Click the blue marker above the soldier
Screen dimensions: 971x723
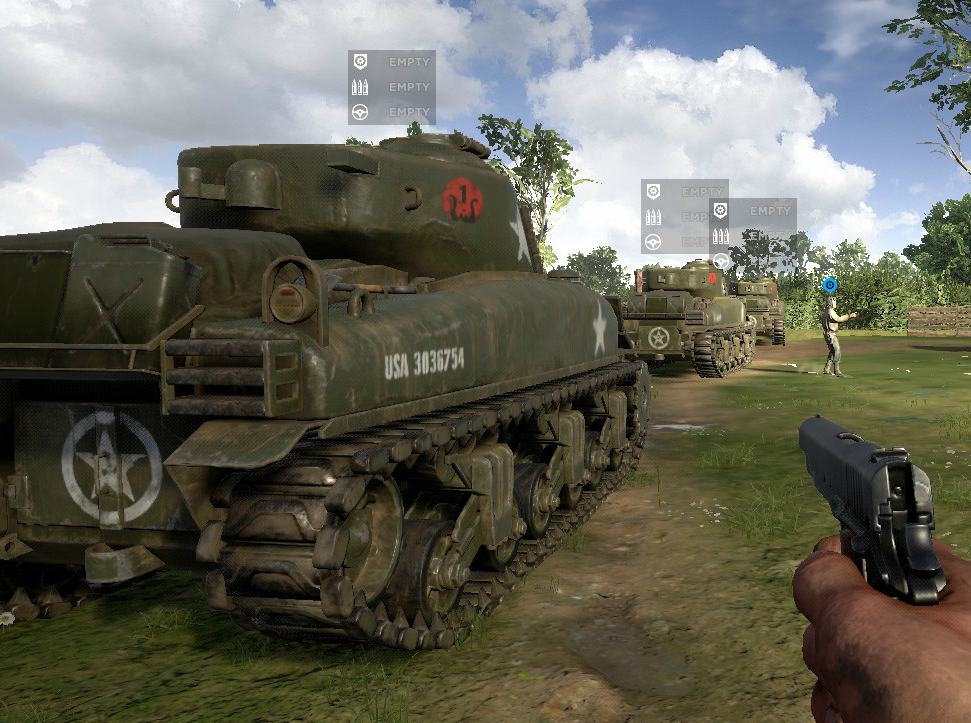tap(828, 285)
